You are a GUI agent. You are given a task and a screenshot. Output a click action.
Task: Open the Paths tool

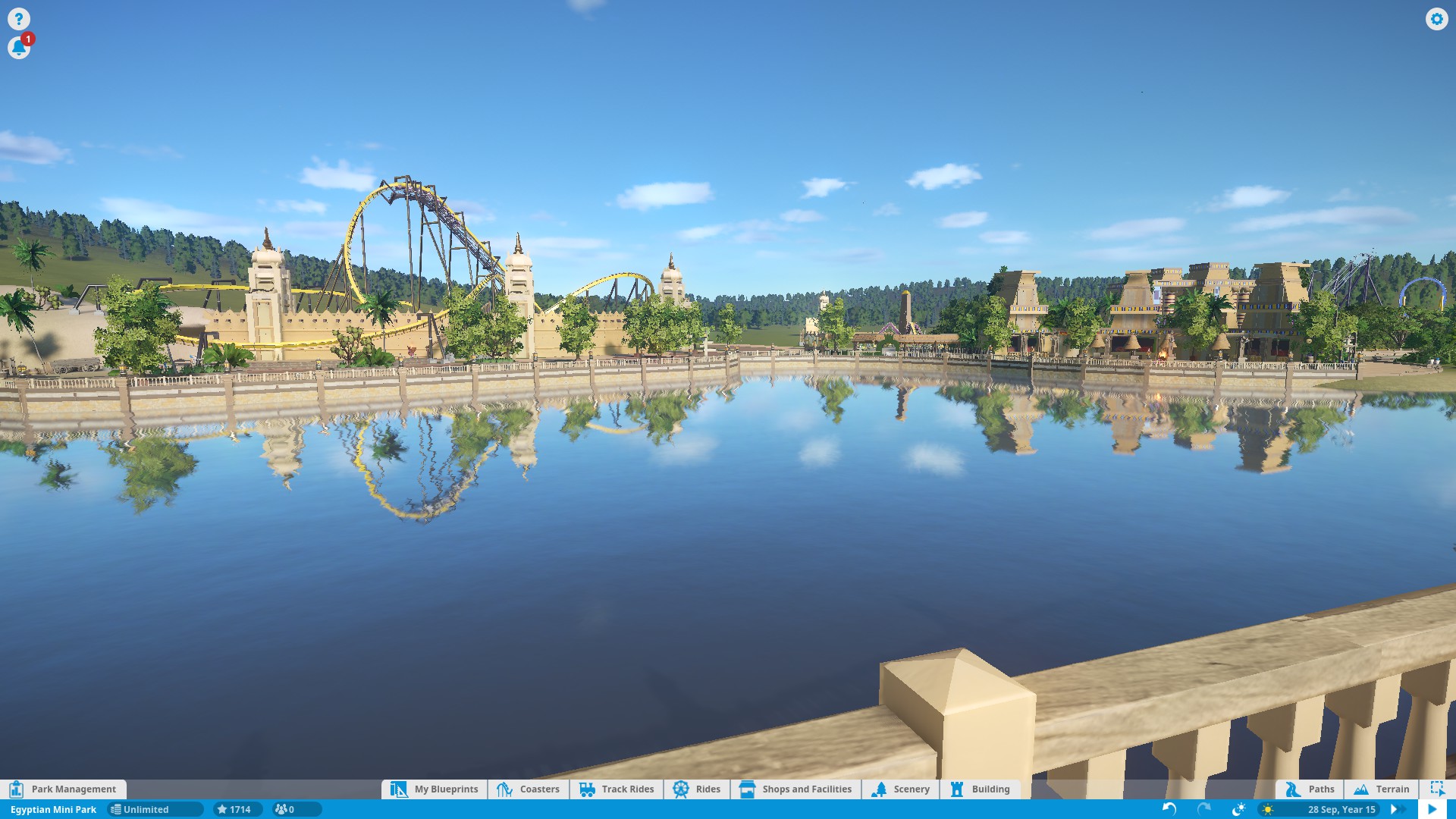[1310, 789]
